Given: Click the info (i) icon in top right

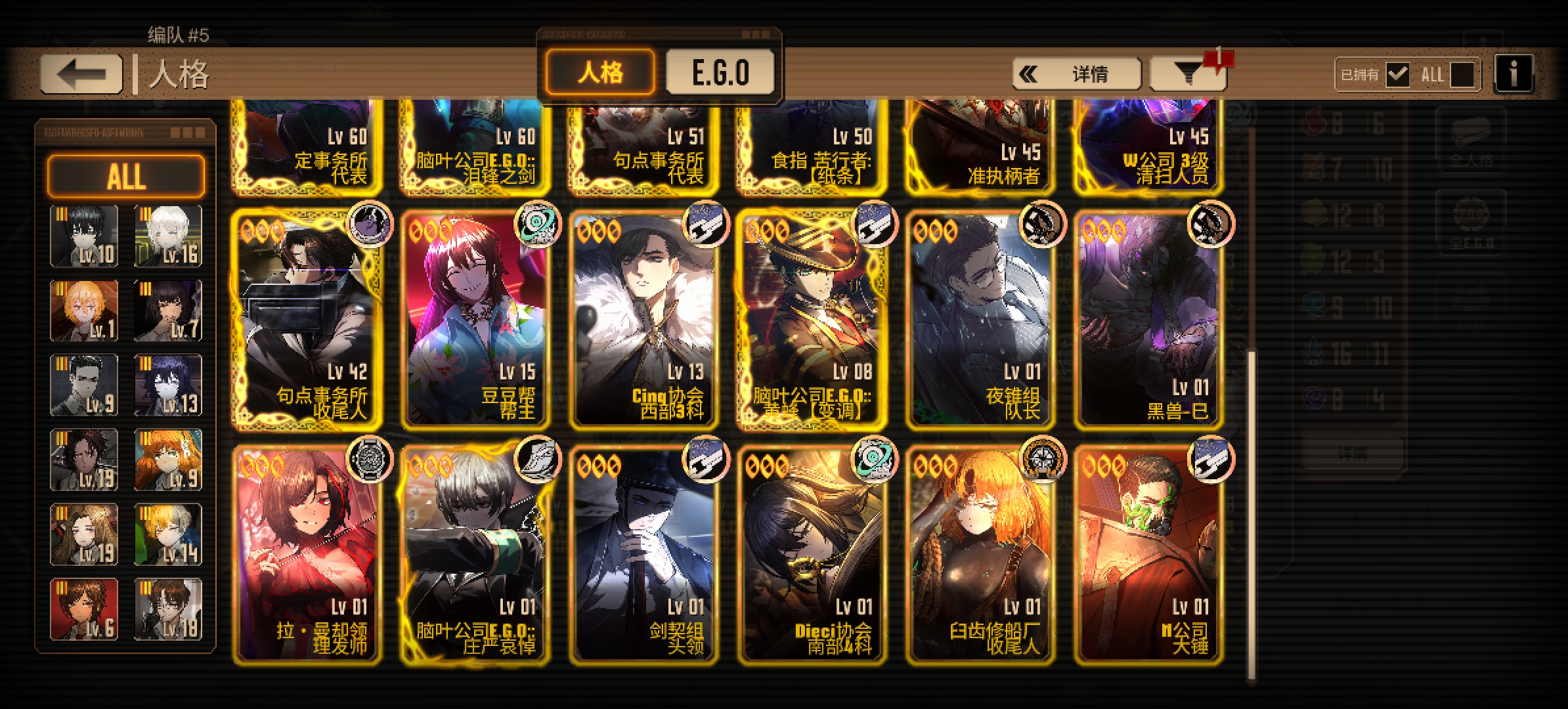Looking at the screenshot, I should pos(1514,74).
